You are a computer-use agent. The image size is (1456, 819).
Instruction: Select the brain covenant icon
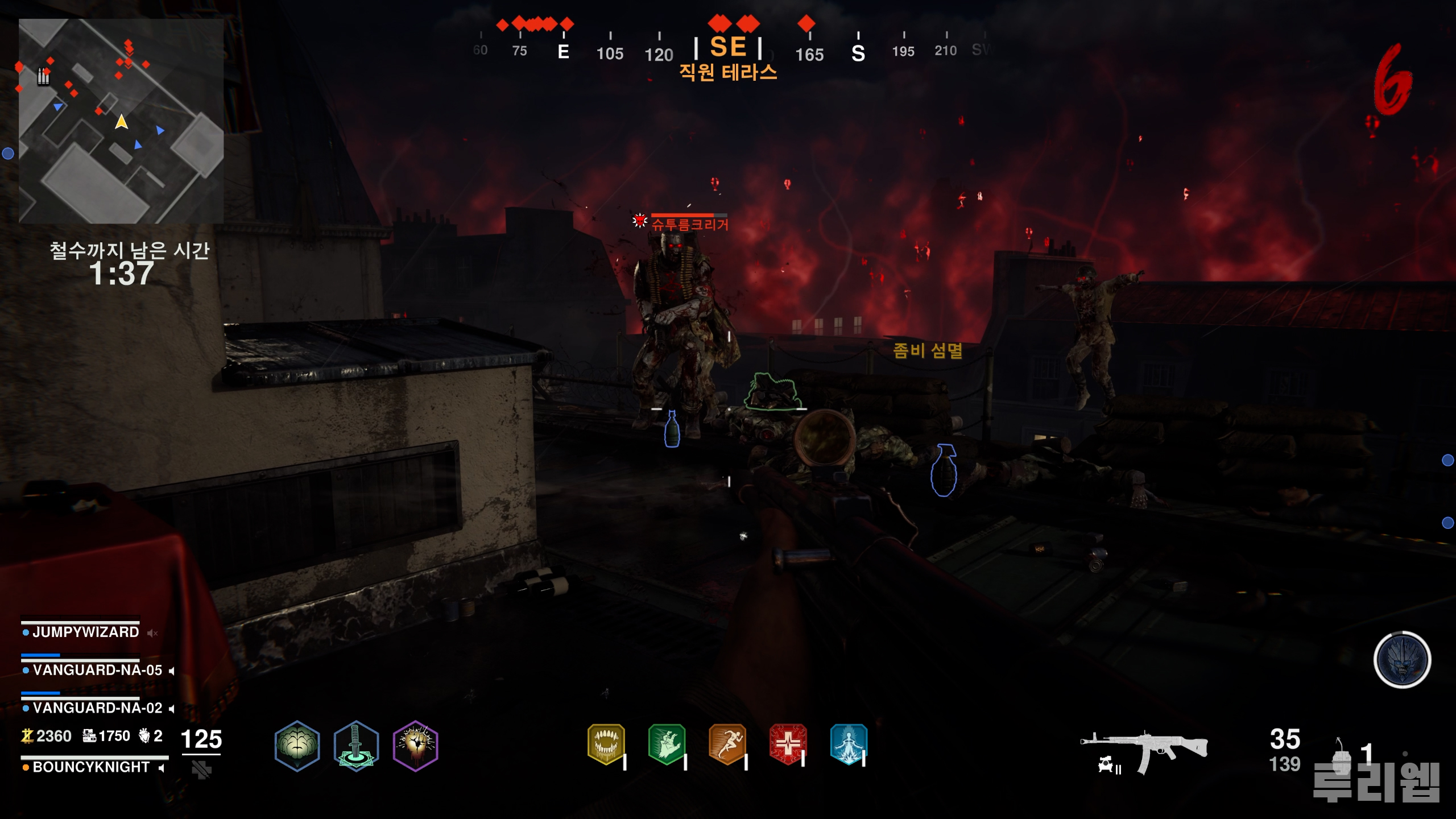point(297,746)
